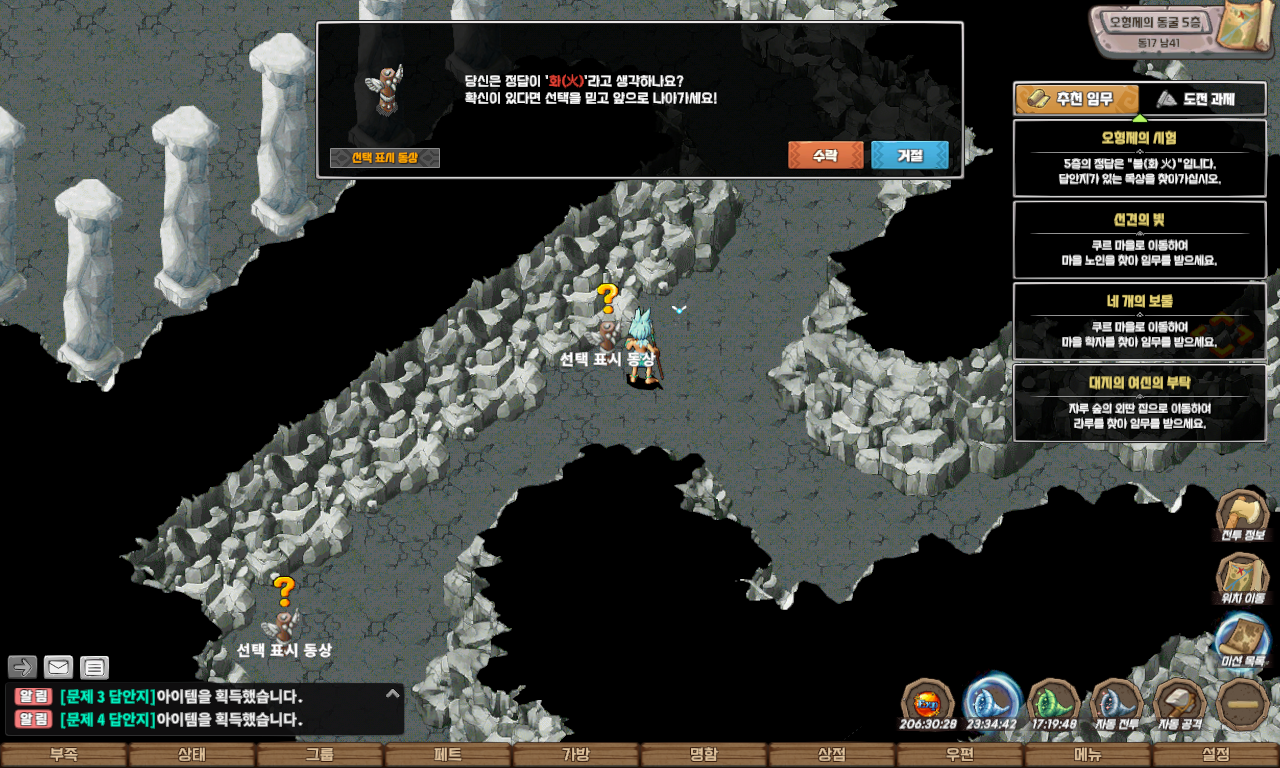The height and width of the screenshot is (768, 1280).
Task: Select the 대지의 여신의 부탁 quest entry
Action: point(1140,402)
